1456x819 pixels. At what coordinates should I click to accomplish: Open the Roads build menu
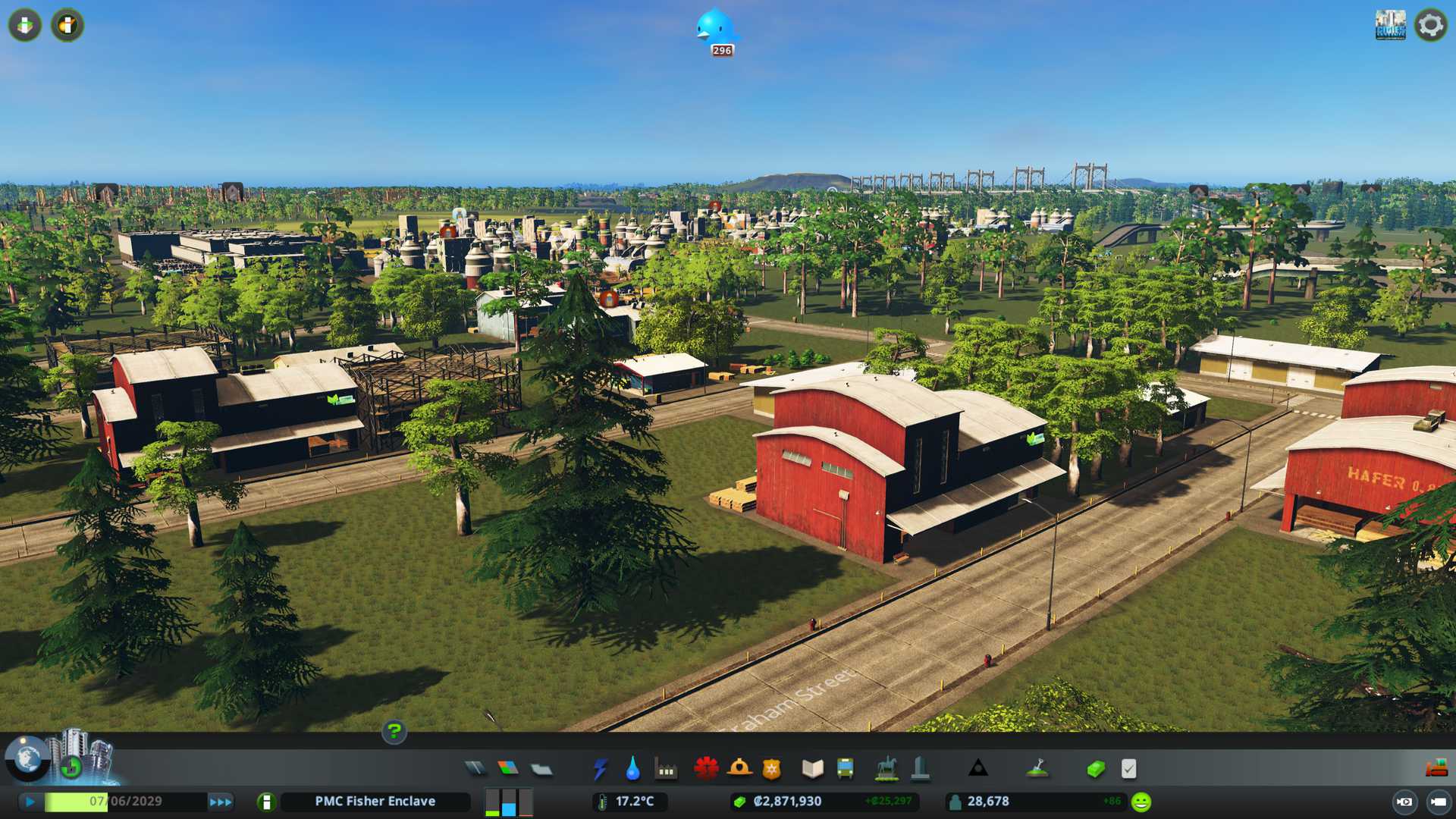[475, 769]
